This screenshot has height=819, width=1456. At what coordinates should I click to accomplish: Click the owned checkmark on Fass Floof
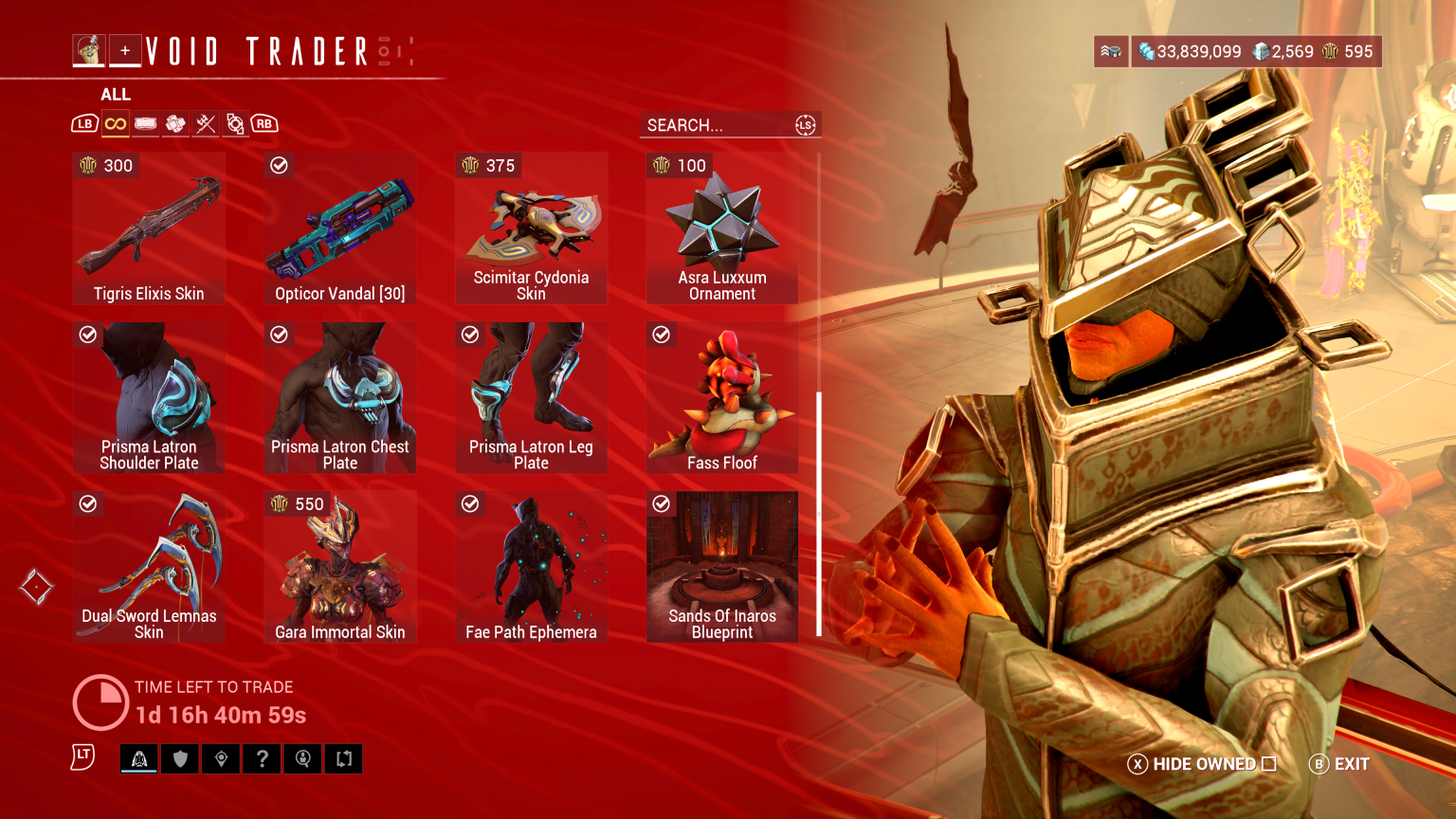point(661,335)
